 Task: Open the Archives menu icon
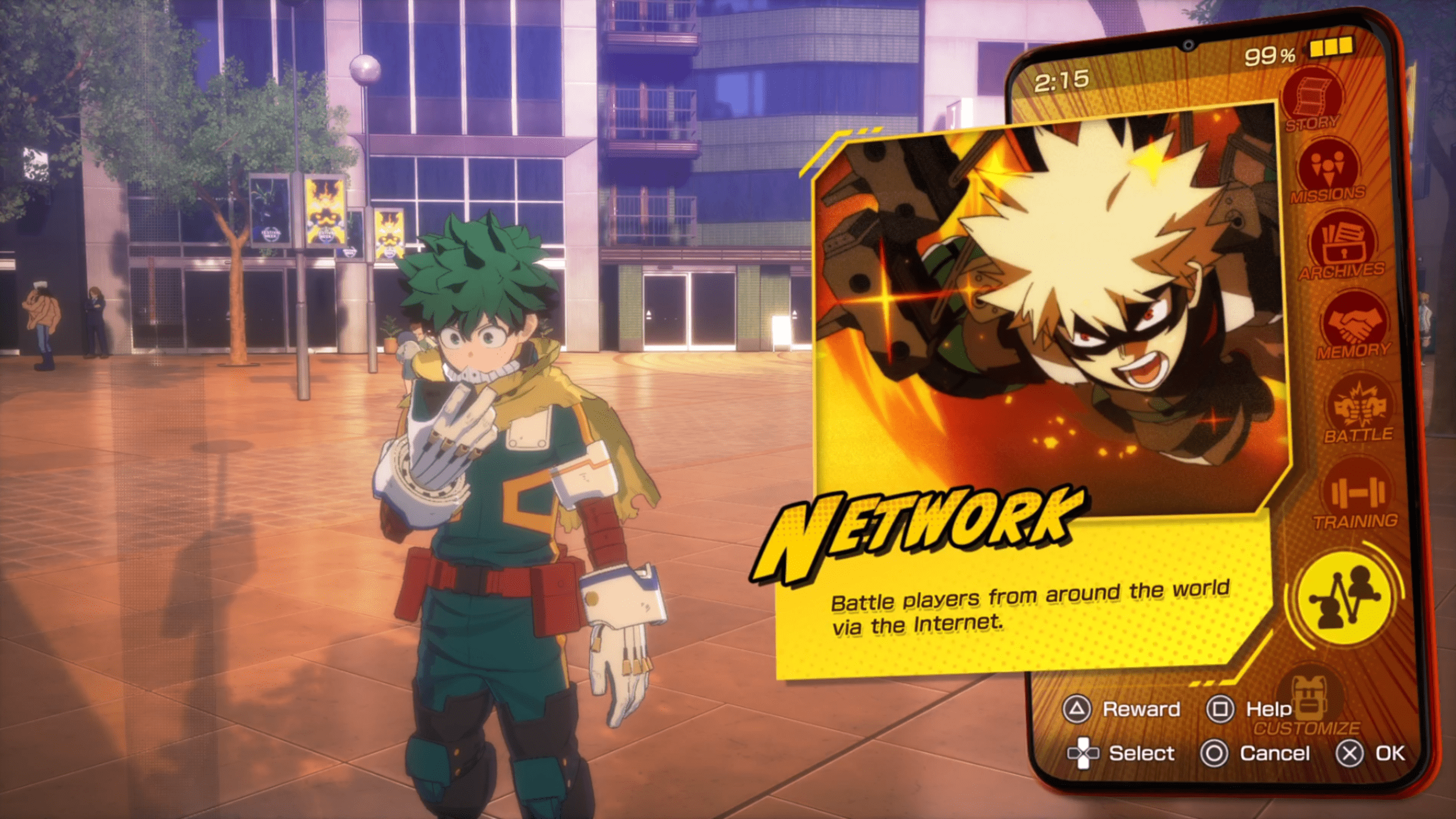coord(1342,245)
